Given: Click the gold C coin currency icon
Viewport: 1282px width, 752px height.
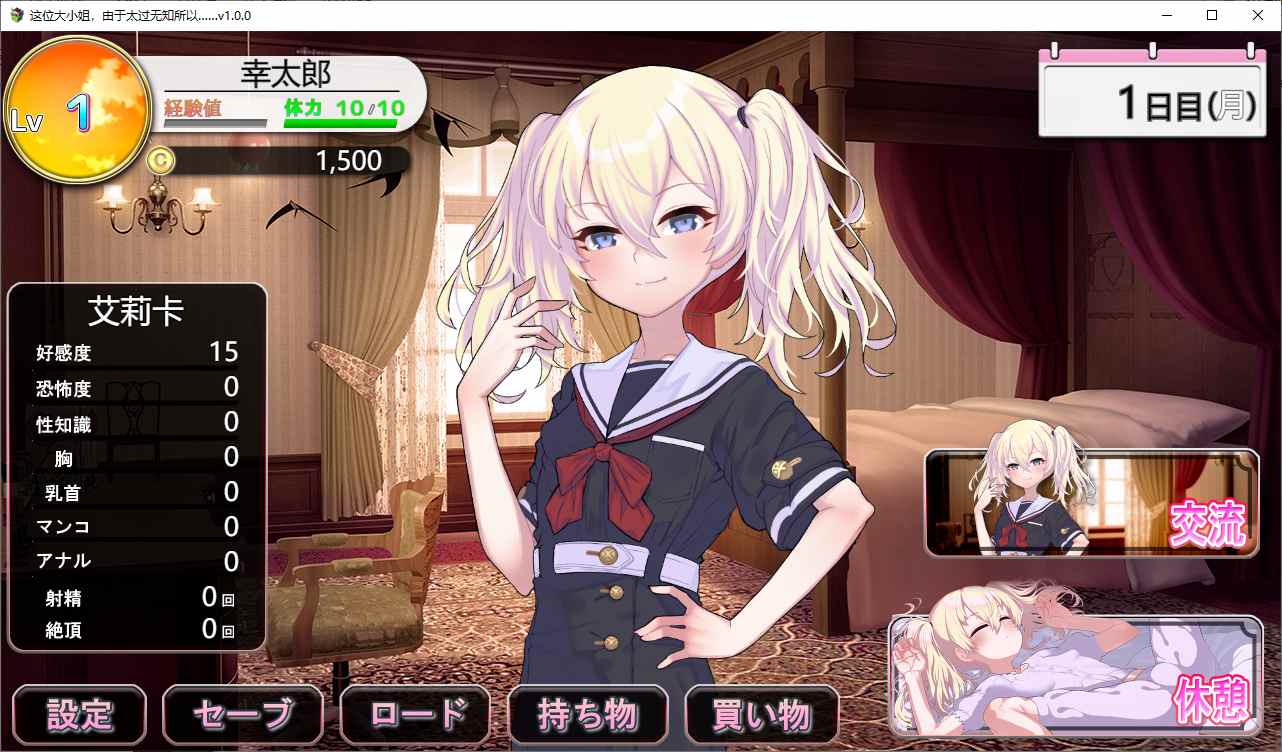Looking at the screenshot, I should 162,160.
